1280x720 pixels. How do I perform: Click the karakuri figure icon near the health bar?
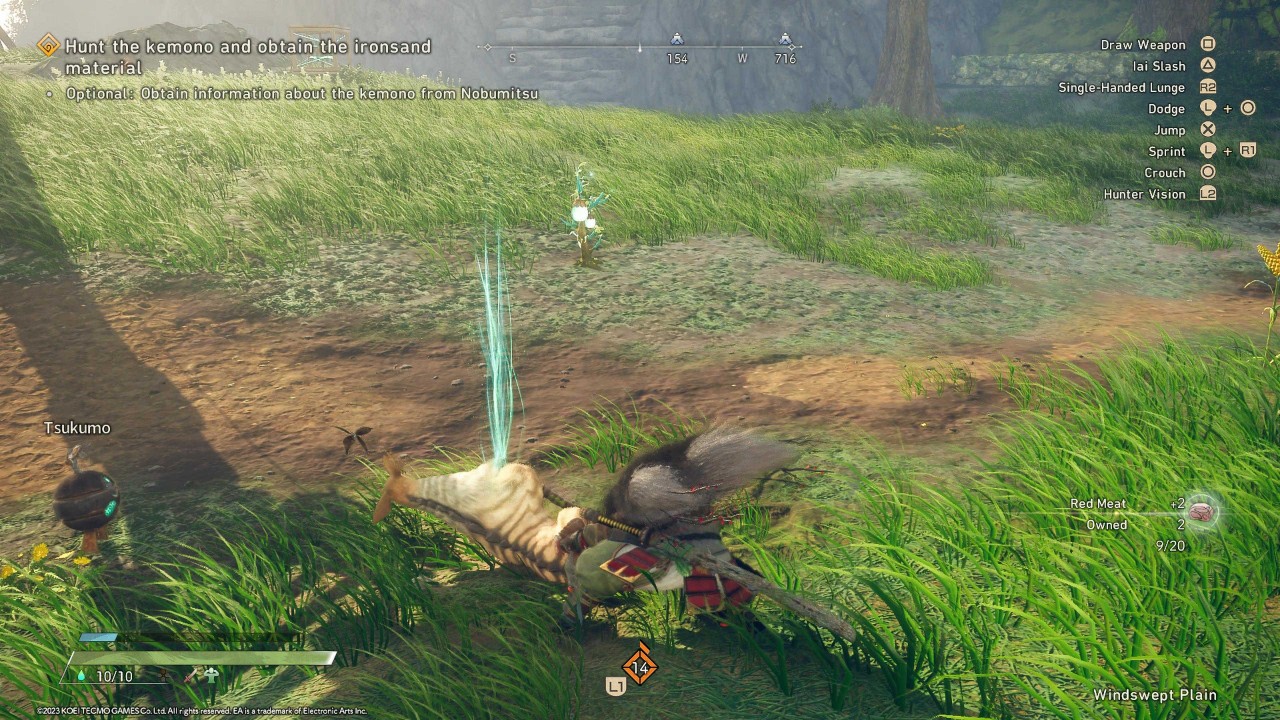point(210,674)
